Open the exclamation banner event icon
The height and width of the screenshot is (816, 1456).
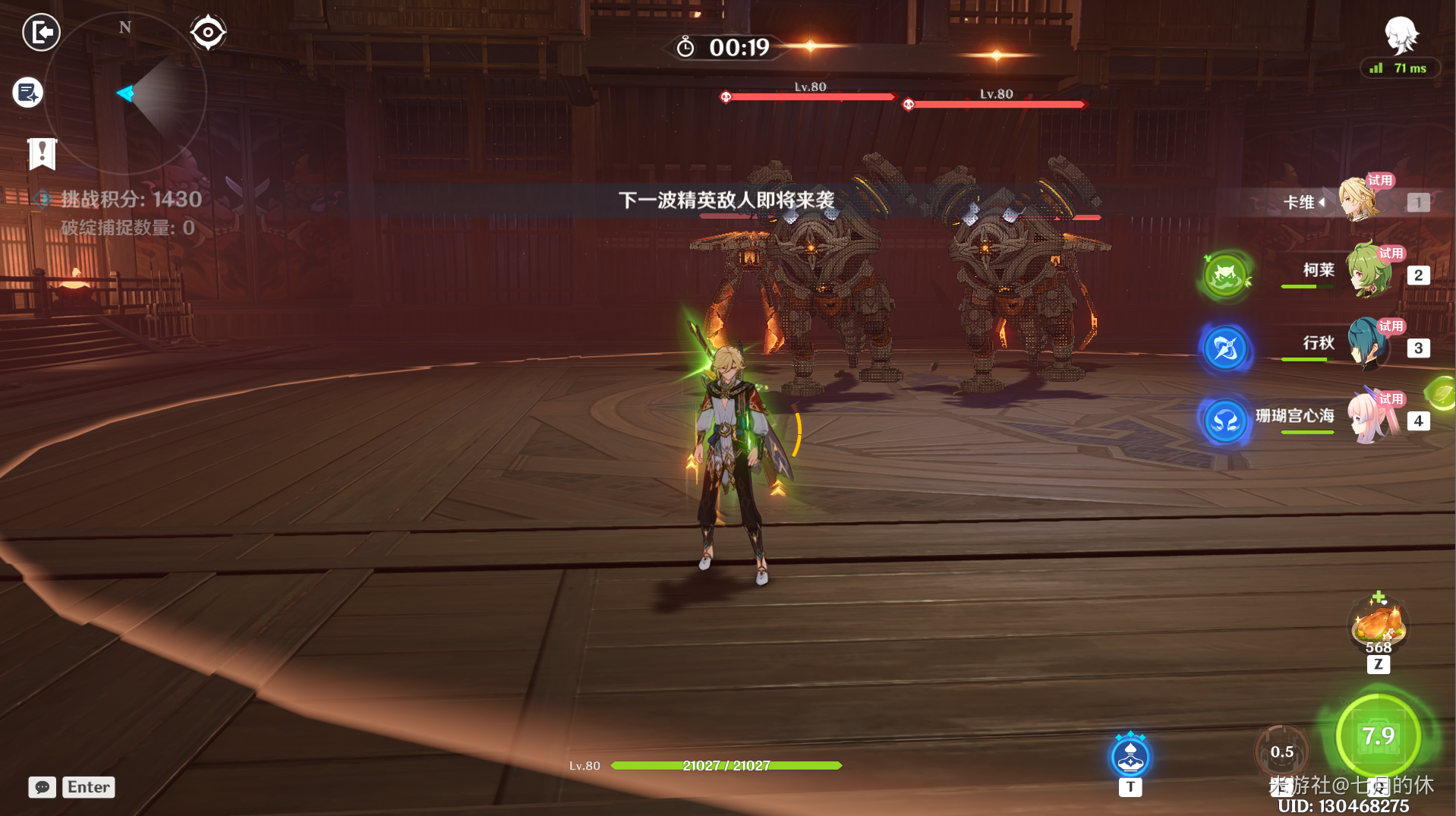(42, 153)
